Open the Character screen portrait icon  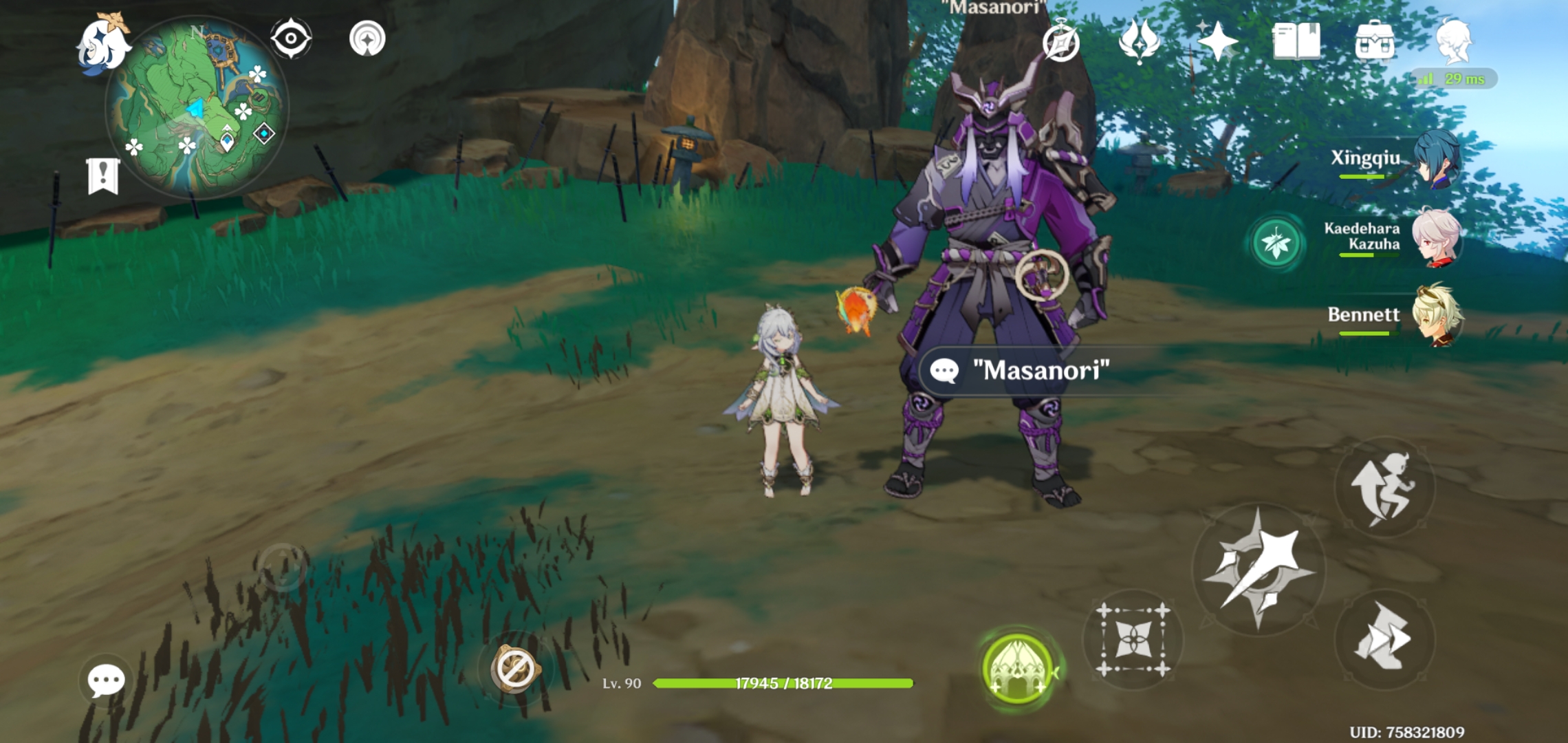tap(1458, 43)
